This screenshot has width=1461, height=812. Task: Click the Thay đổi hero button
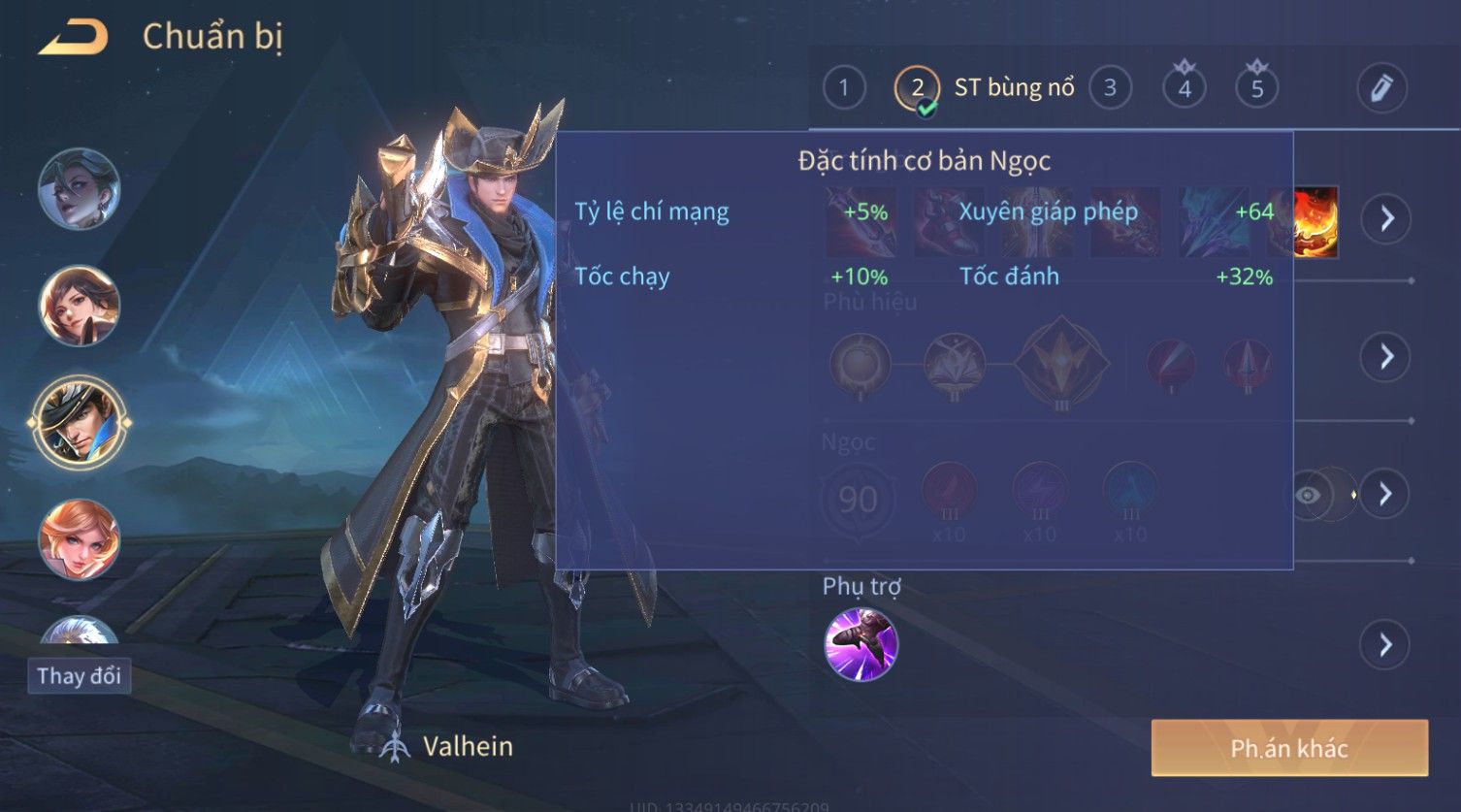(79, 675)
